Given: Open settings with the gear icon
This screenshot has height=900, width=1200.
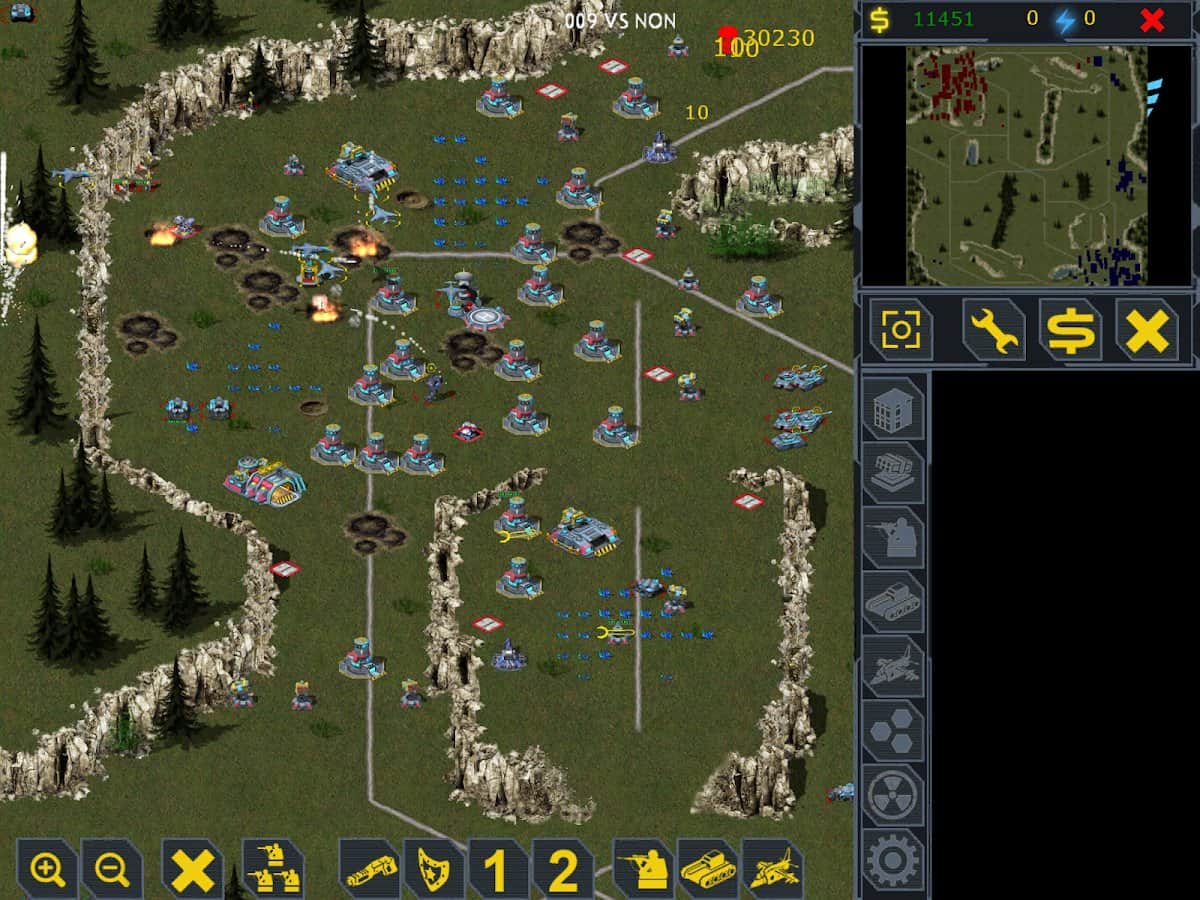Looking at the screenshot, I should click(x=893, y=858).
